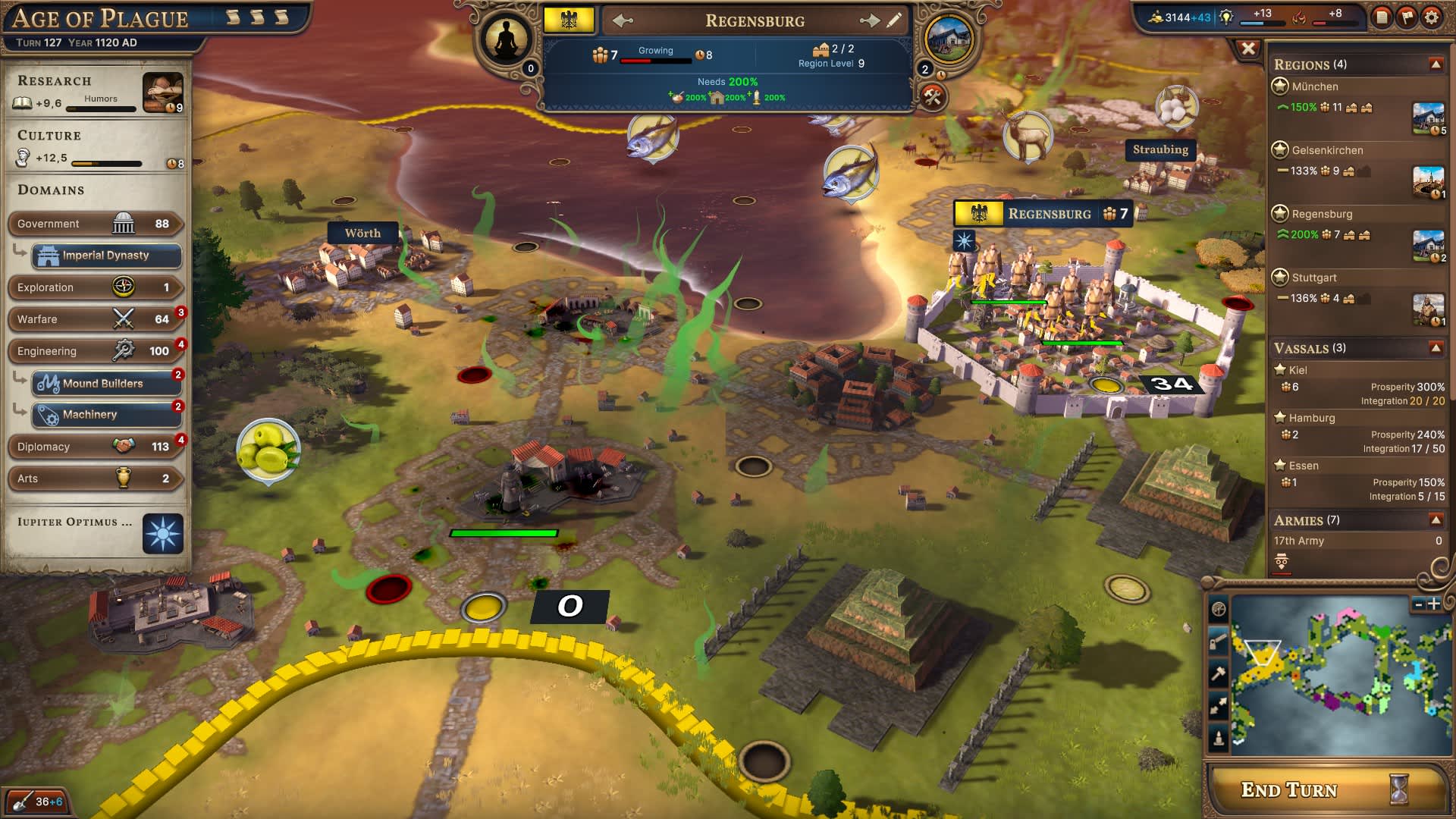Open the Government domain

point(95,224)
